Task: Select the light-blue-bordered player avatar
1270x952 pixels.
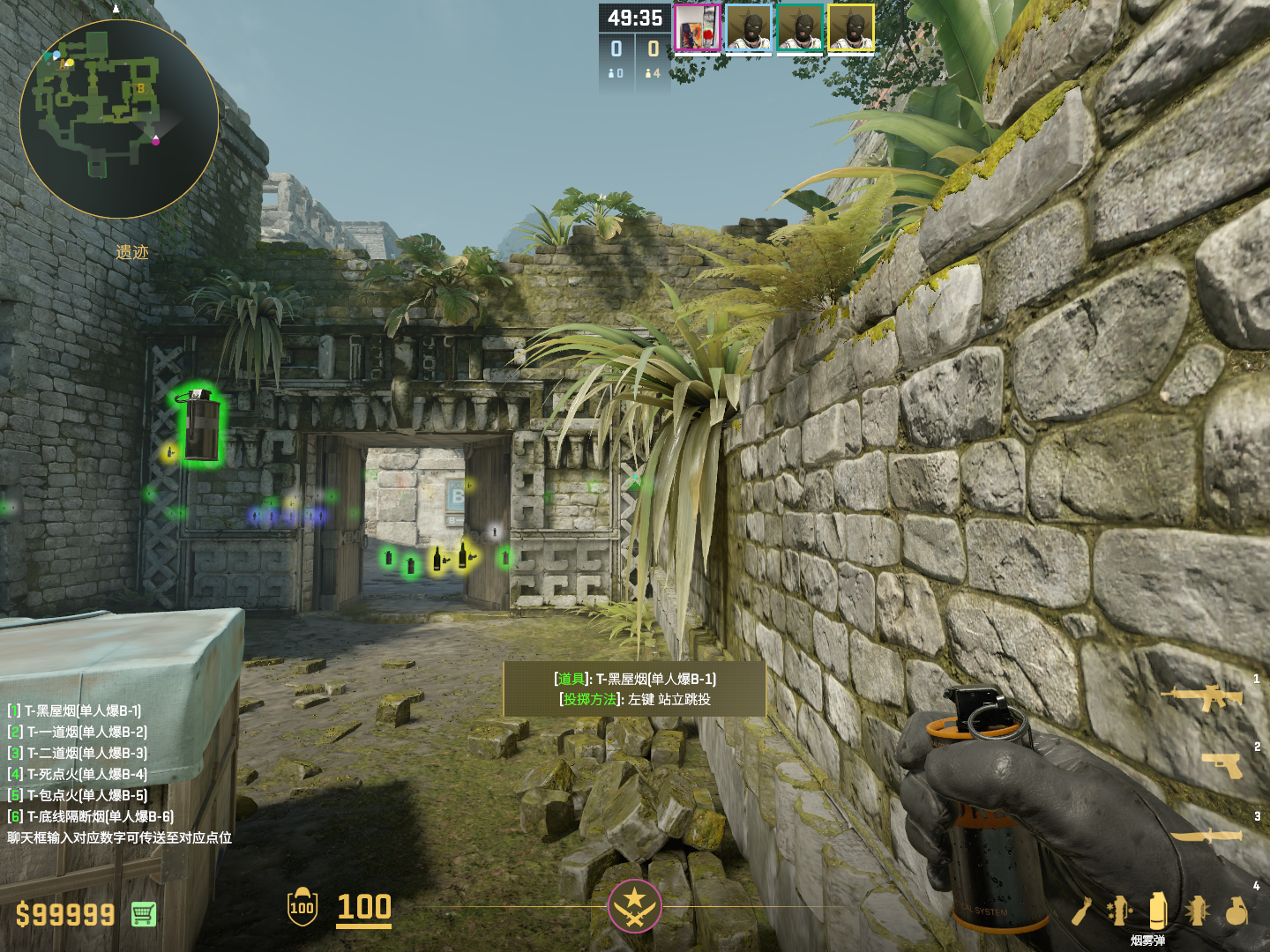Action: click(x=749, y=28)
